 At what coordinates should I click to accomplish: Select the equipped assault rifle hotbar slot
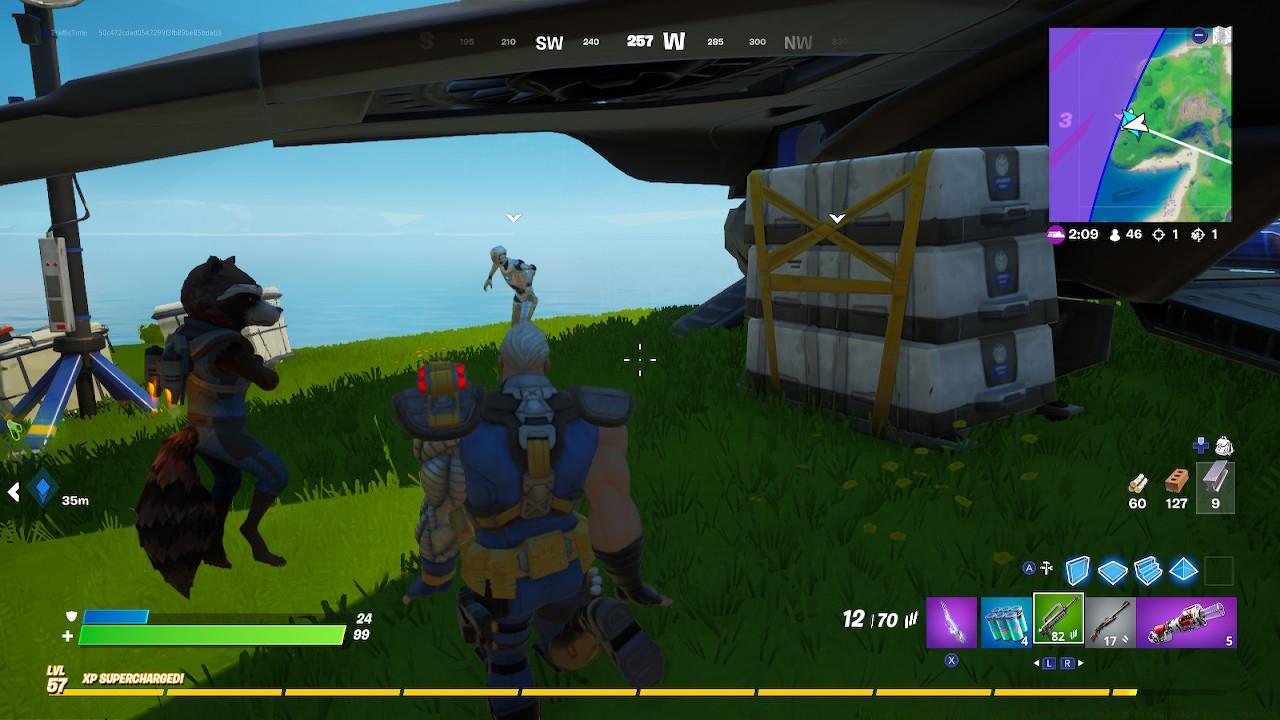coord(1056,620)
